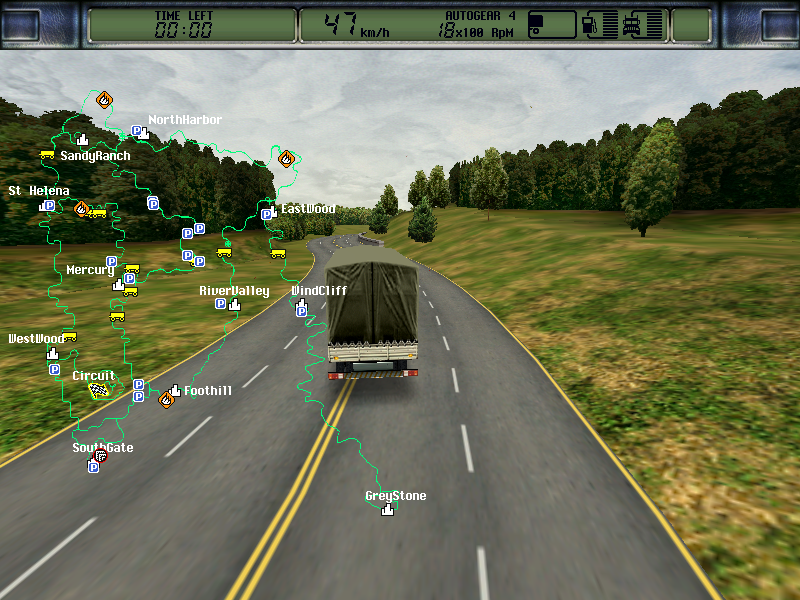Click the Foothill town marker
This screenshot has width=800, height=600.
coord(175,391)
